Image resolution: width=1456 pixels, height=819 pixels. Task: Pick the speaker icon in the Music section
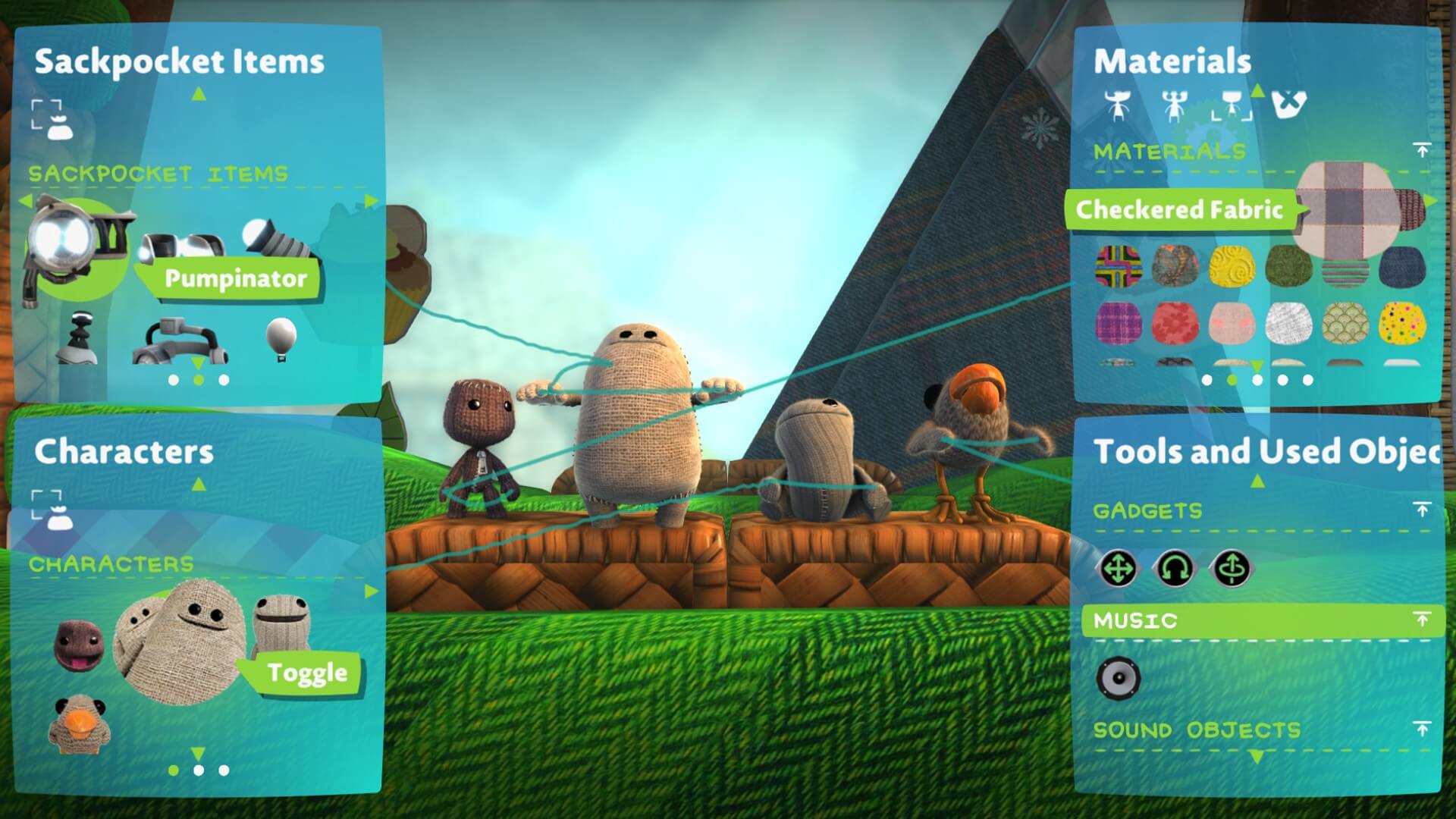(x=1119, y=678)
